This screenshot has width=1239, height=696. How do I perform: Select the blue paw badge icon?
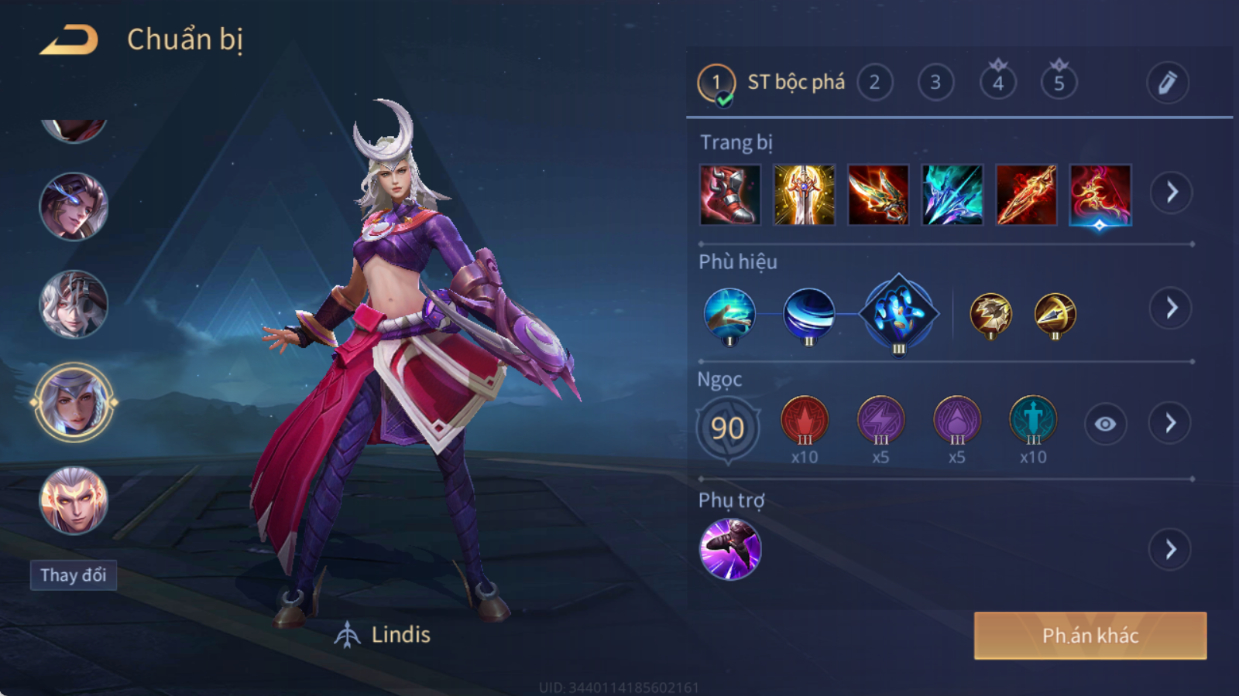tap(898, 313)
